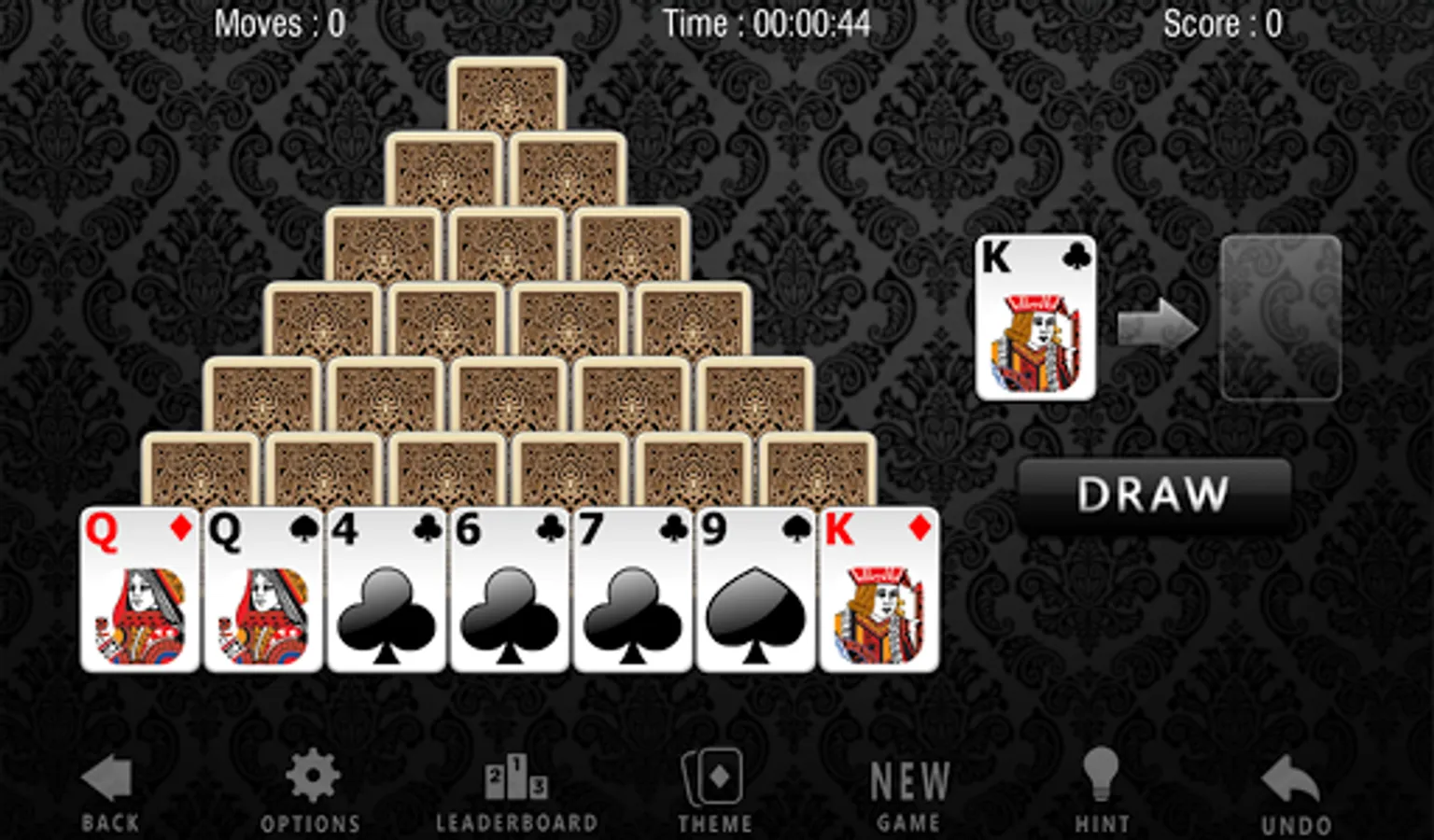Select the 7 of Clubs card
The width and height of the screenshot is (1434, 840).
pyautogui.click(x=629, y=588)
